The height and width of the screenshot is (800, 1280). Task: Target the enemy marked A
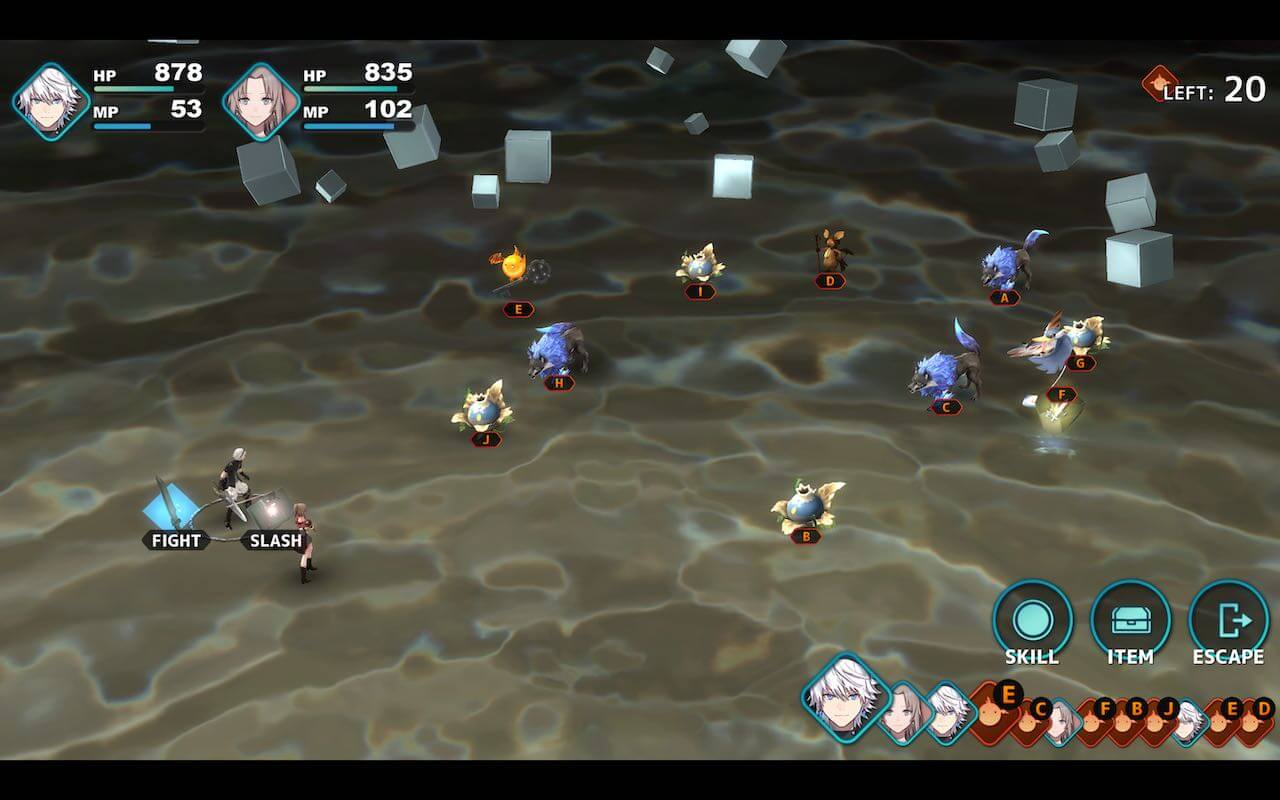point(1008,265)
